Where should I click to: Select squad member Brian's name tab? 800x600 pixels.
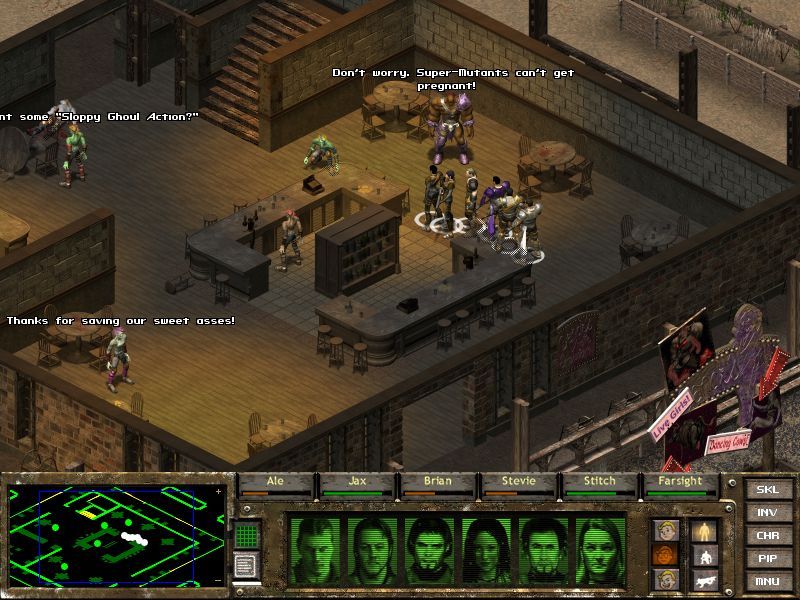pos(438,482)
